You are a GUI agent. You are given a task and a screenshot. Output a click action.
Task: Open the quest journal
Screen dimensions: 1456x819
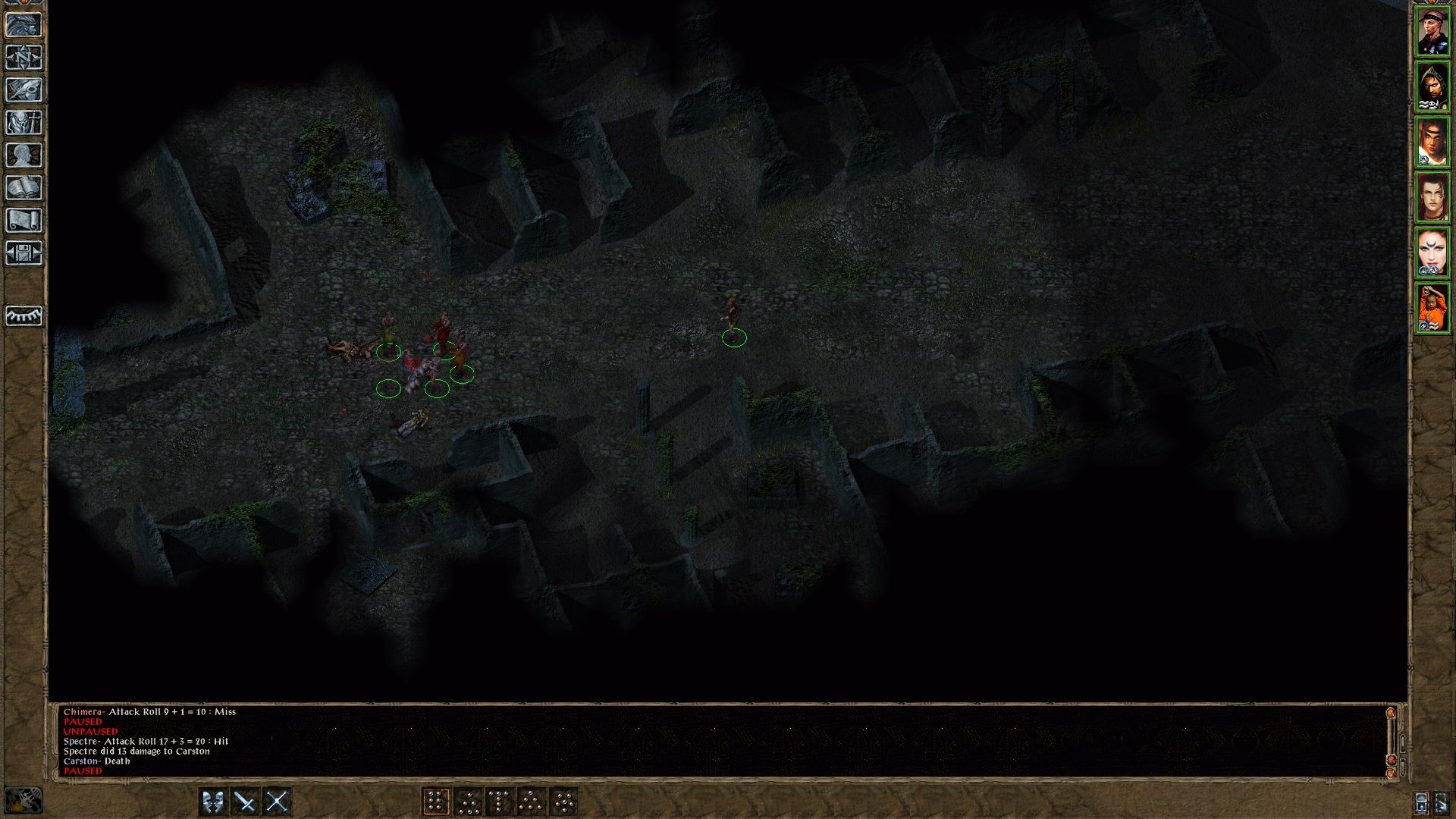[25, 89]
